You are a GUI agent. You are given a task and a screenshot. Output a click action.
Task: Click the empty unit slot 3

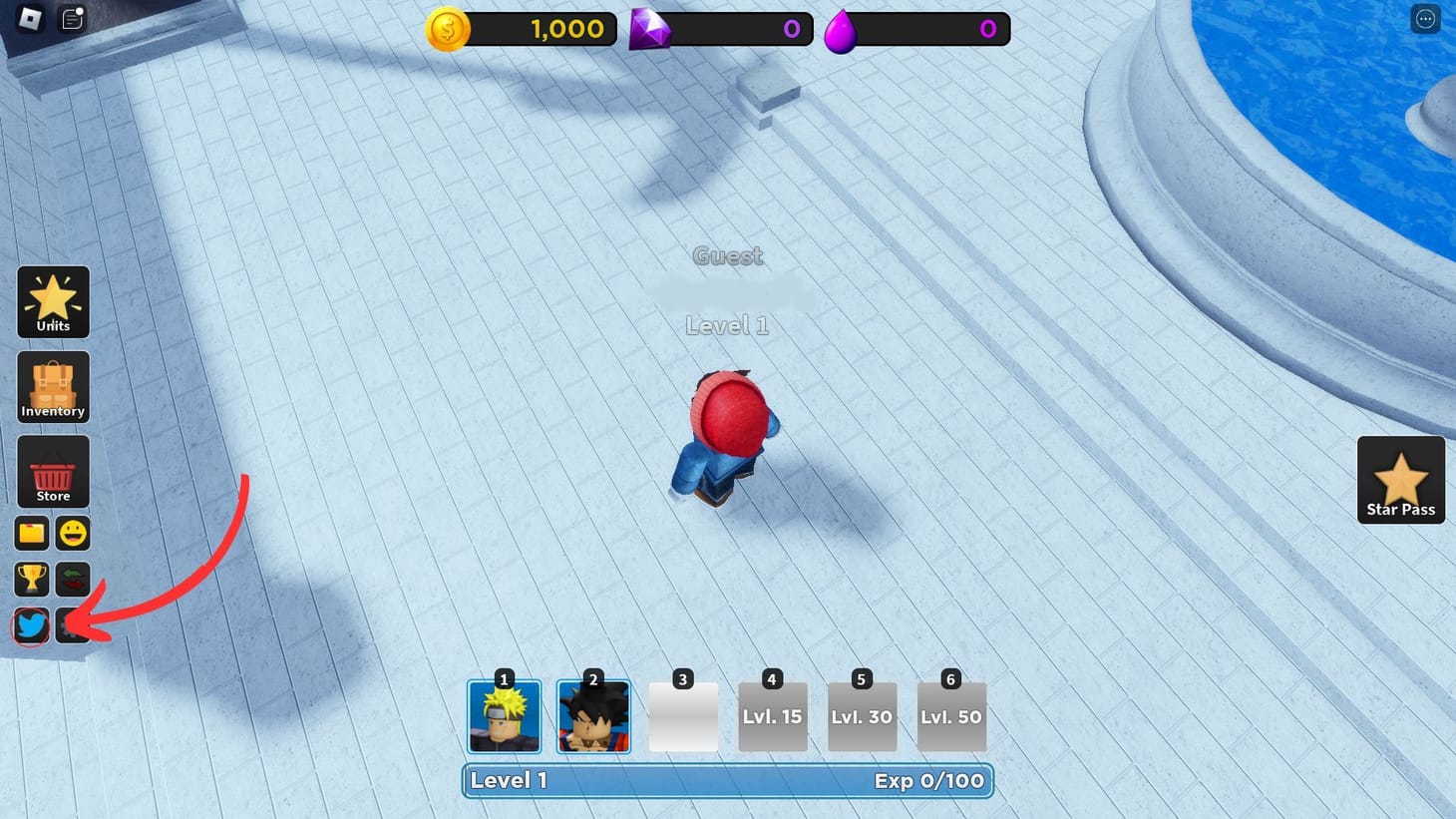coord(683,716)
